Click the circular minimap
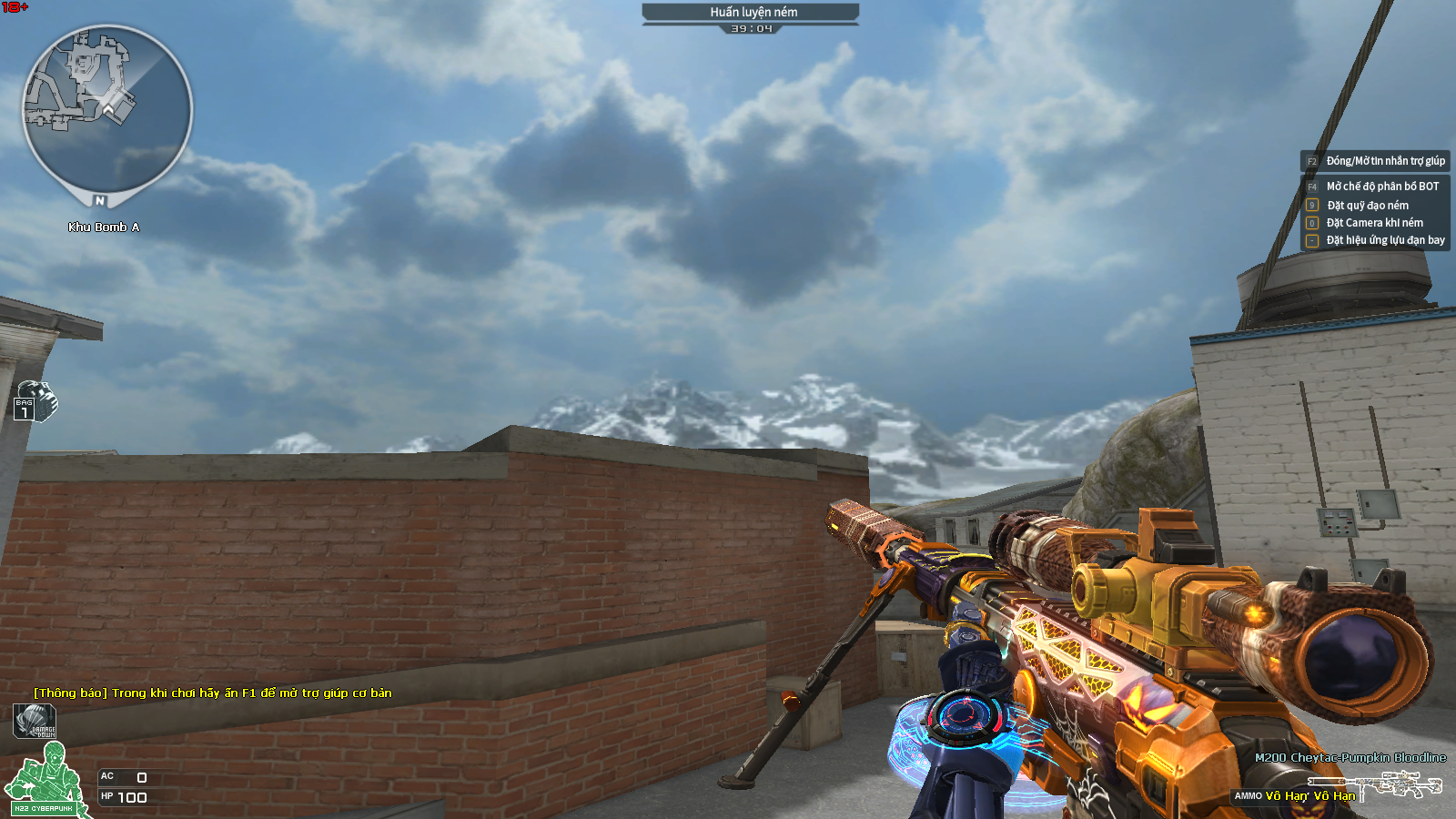The height and width of the screenshot is (819, 1456). click(106, 111)
